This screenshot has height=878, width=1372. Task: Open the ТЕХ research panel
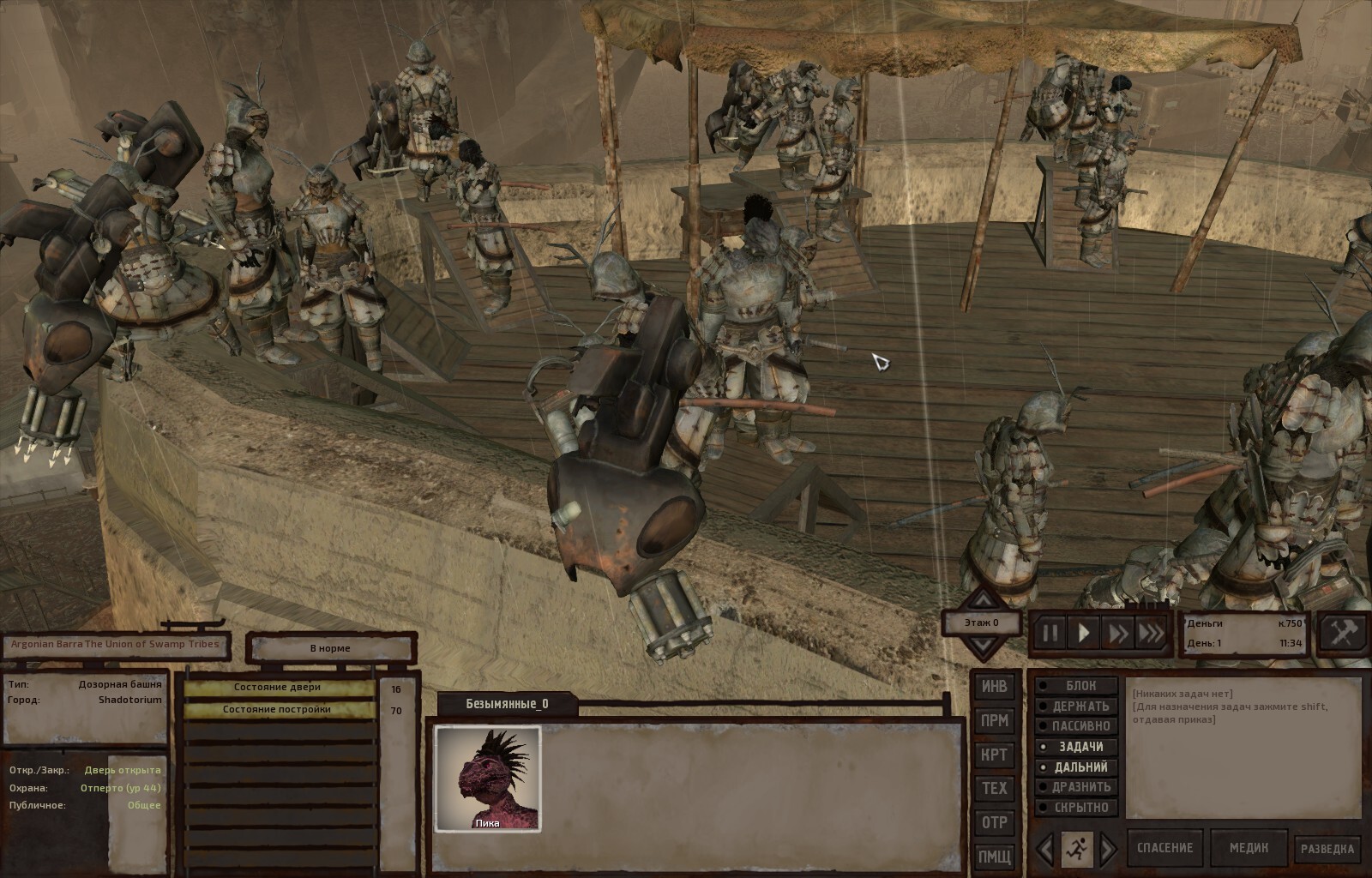[x=994, y=789]
